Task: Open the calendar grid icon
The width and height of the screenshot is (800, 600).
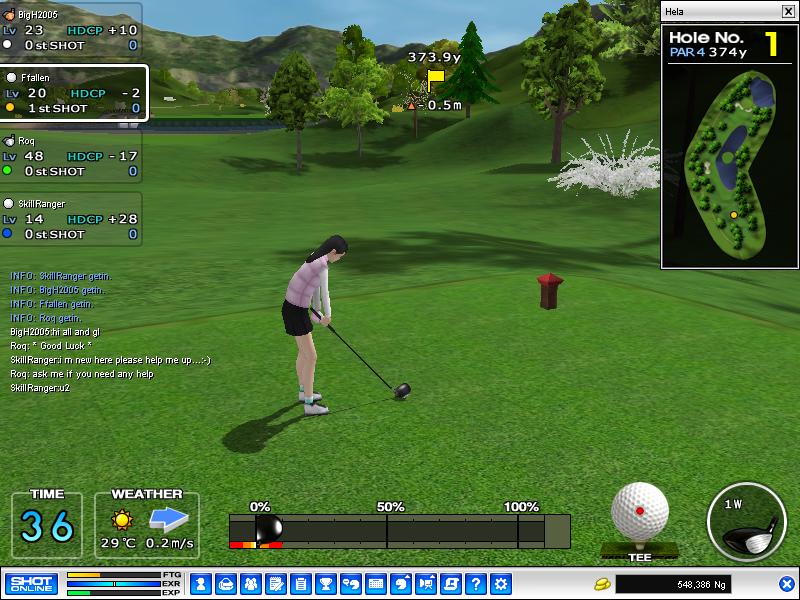Action: click(x=376, y=583)
